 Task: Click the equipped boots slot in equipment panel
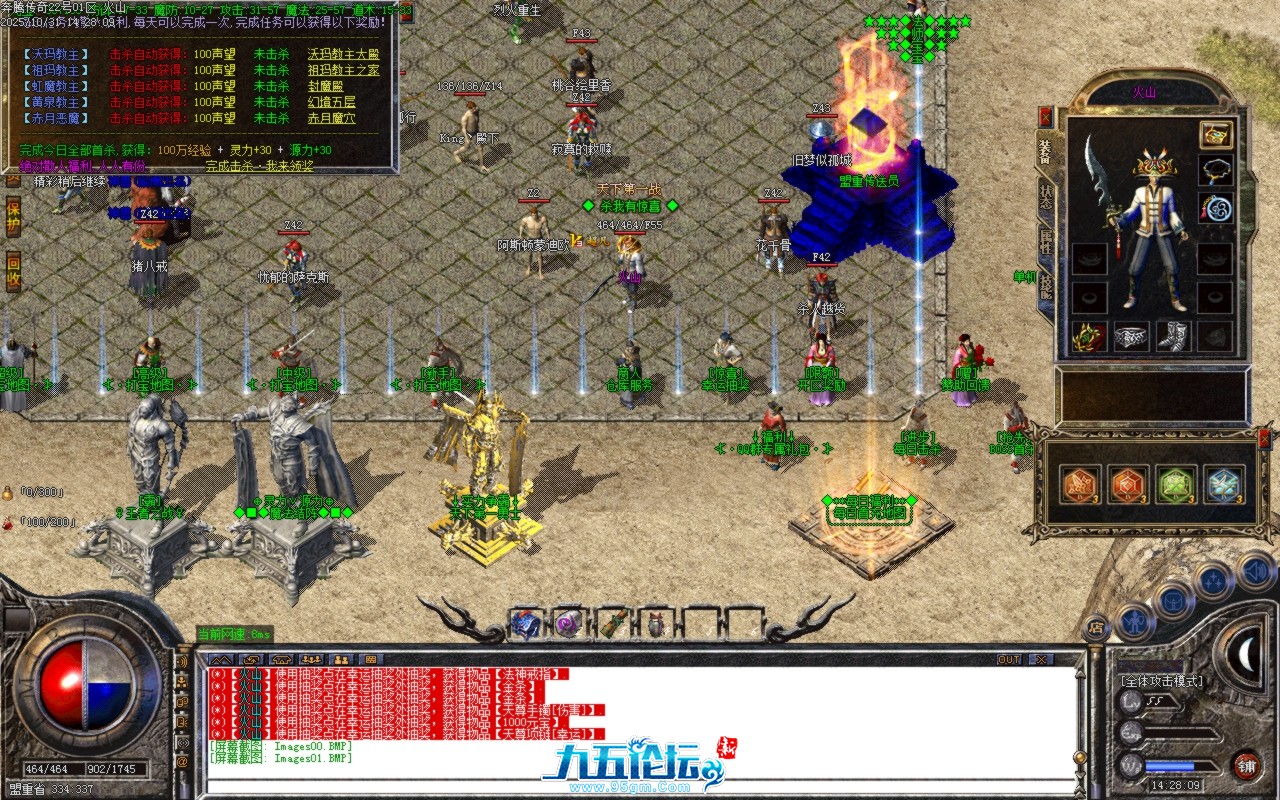(x=1173, y=337)
